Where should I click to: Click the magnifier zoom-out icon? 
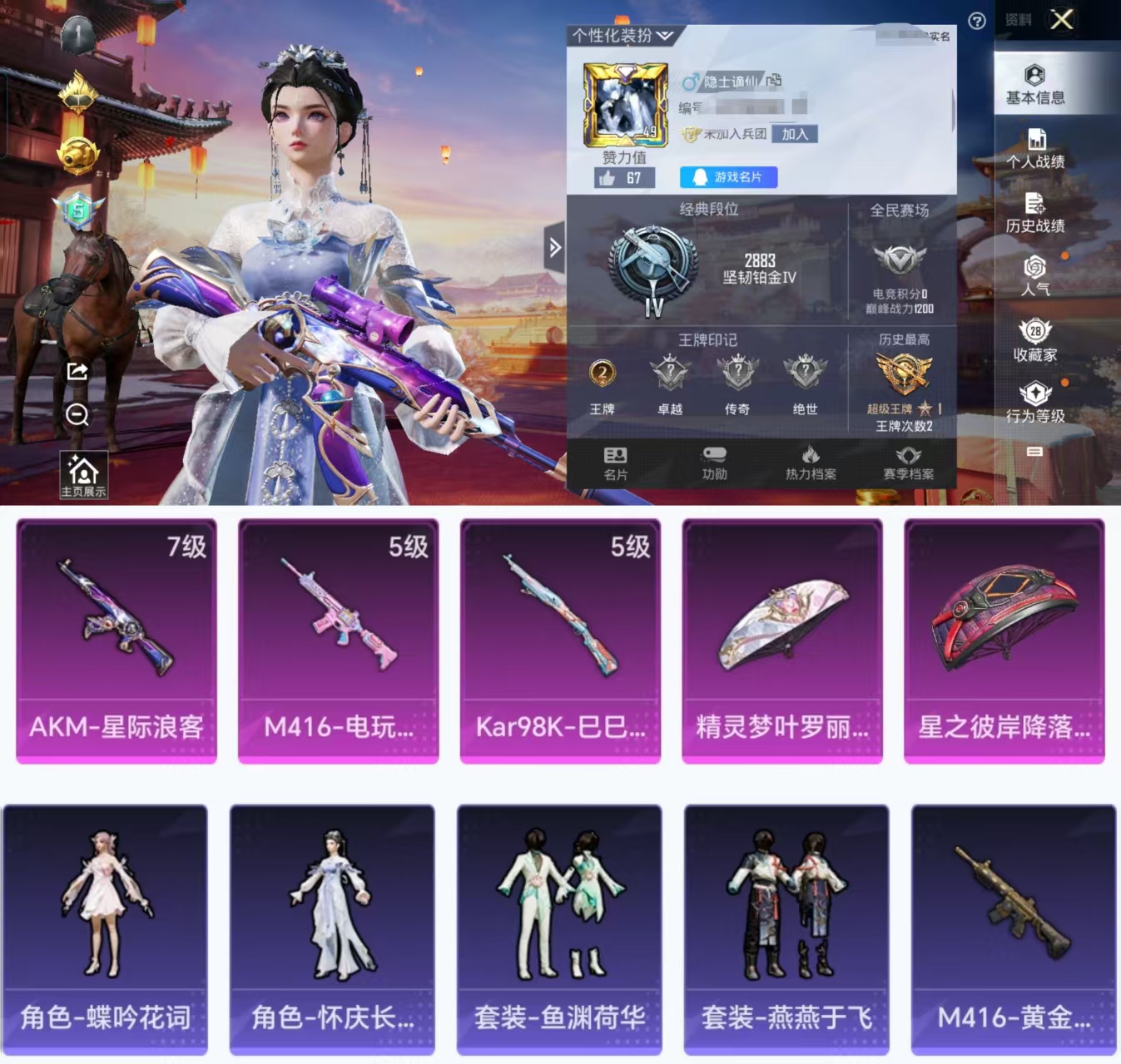77,413
